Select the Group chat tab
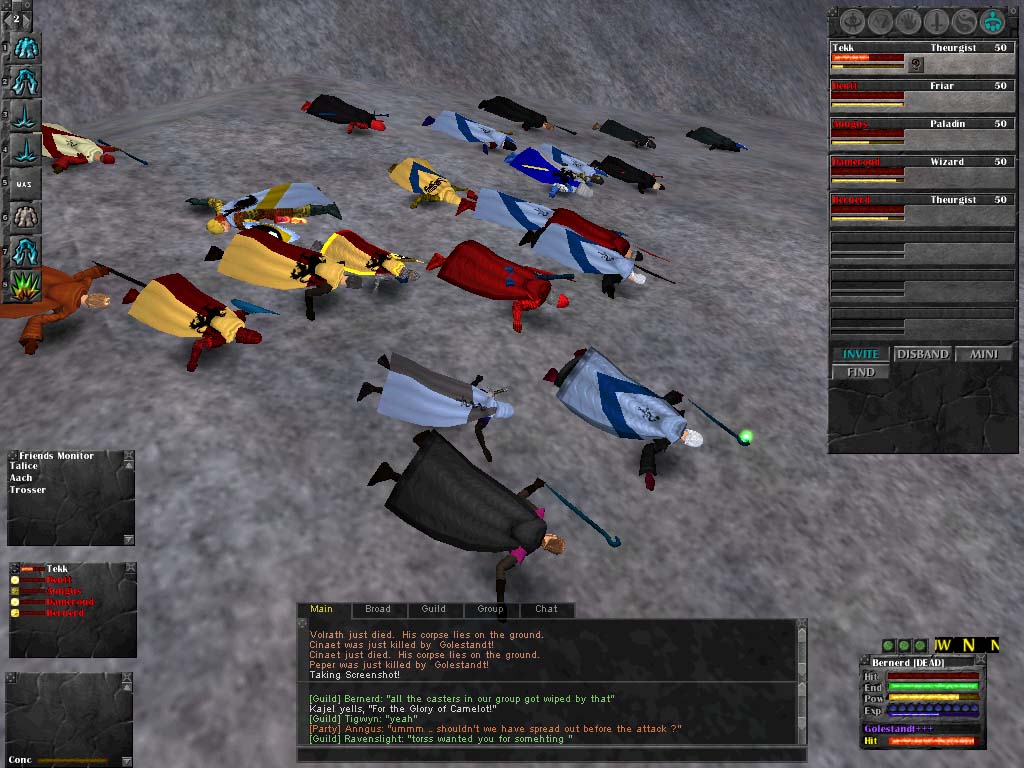The height and width of the screenshot is (768, 1024). tap(490, 609)
